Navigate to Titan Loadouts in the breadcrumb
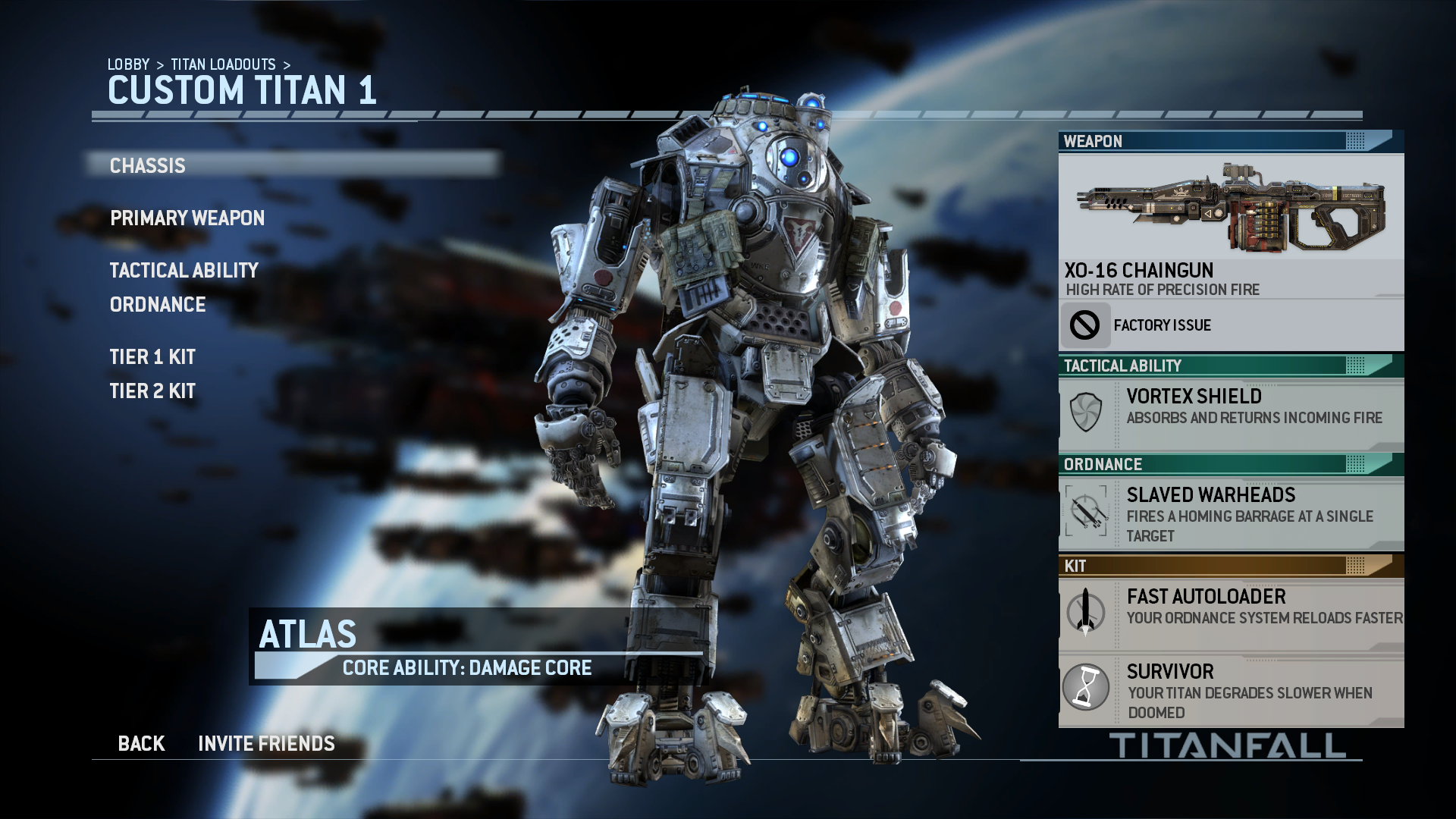1456x819 pixels. click(223, 64)
